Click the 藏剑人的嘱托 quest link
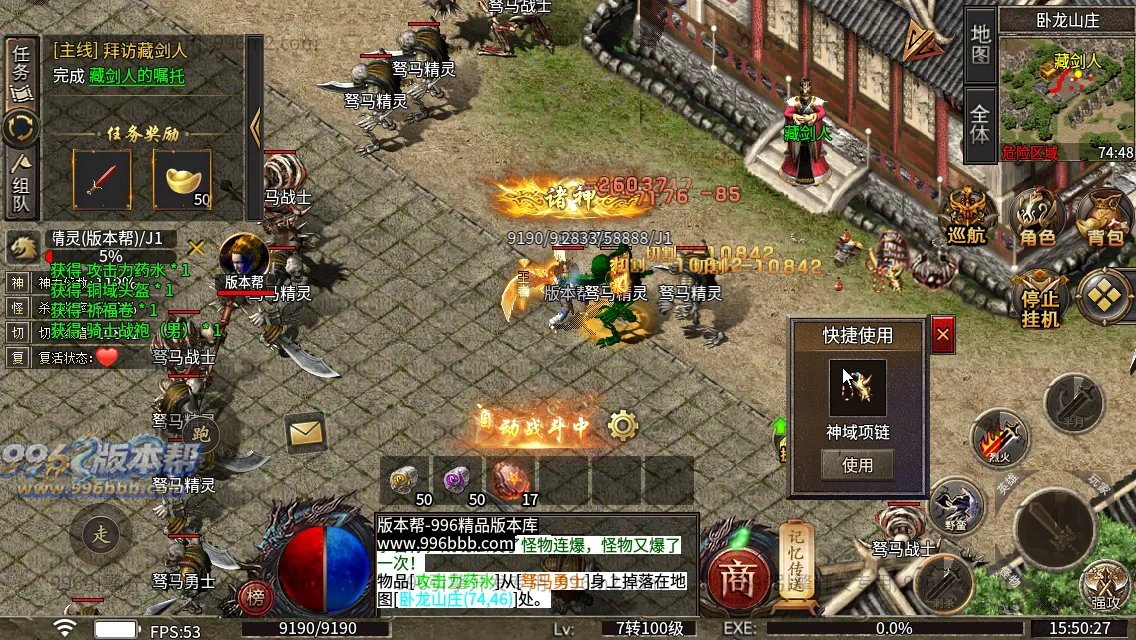The width and height of the screenshot is (1136, 640). [x=136, y=76]
